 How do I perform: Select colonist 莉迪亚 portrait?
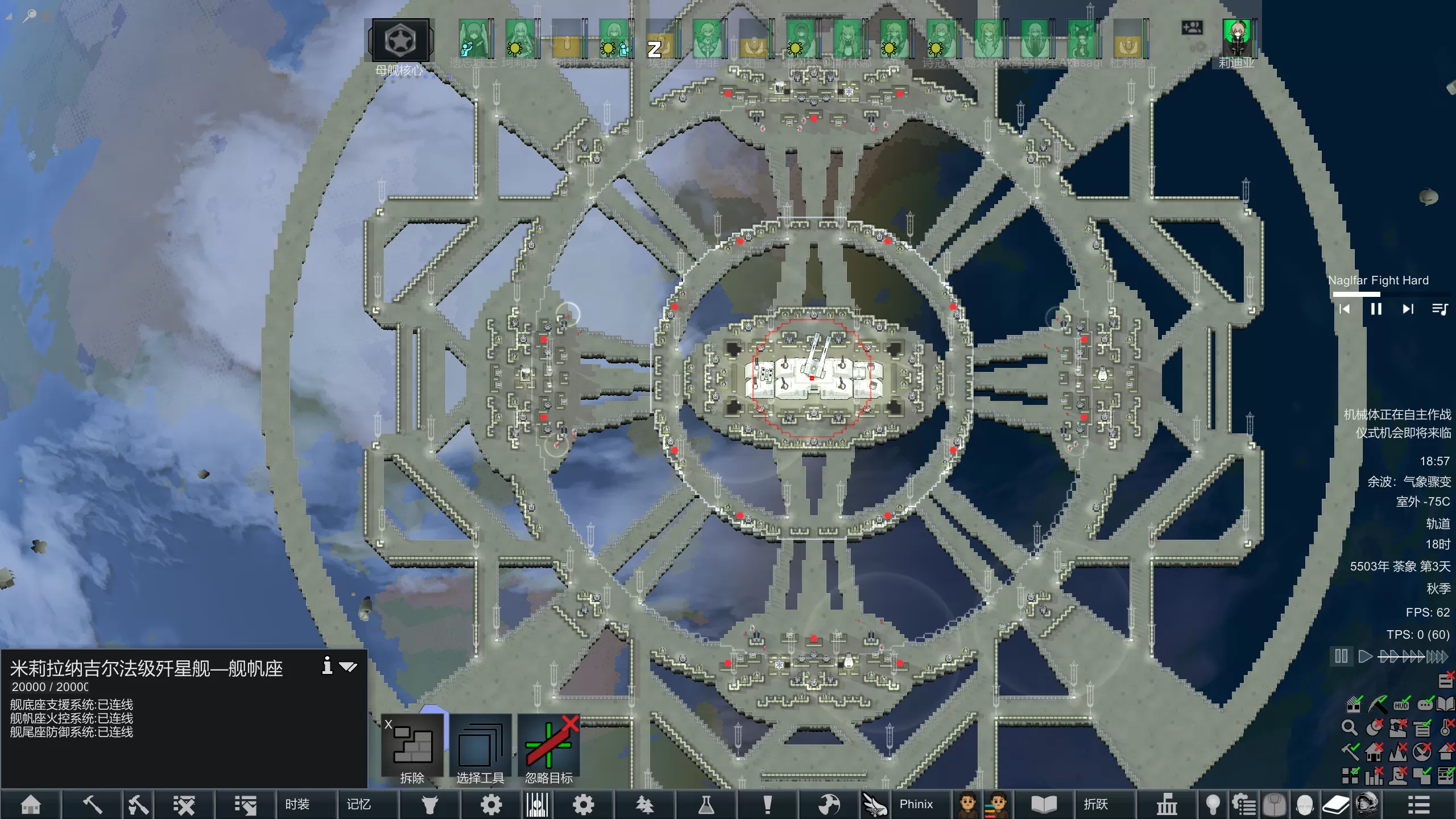tap(1237, 39)
